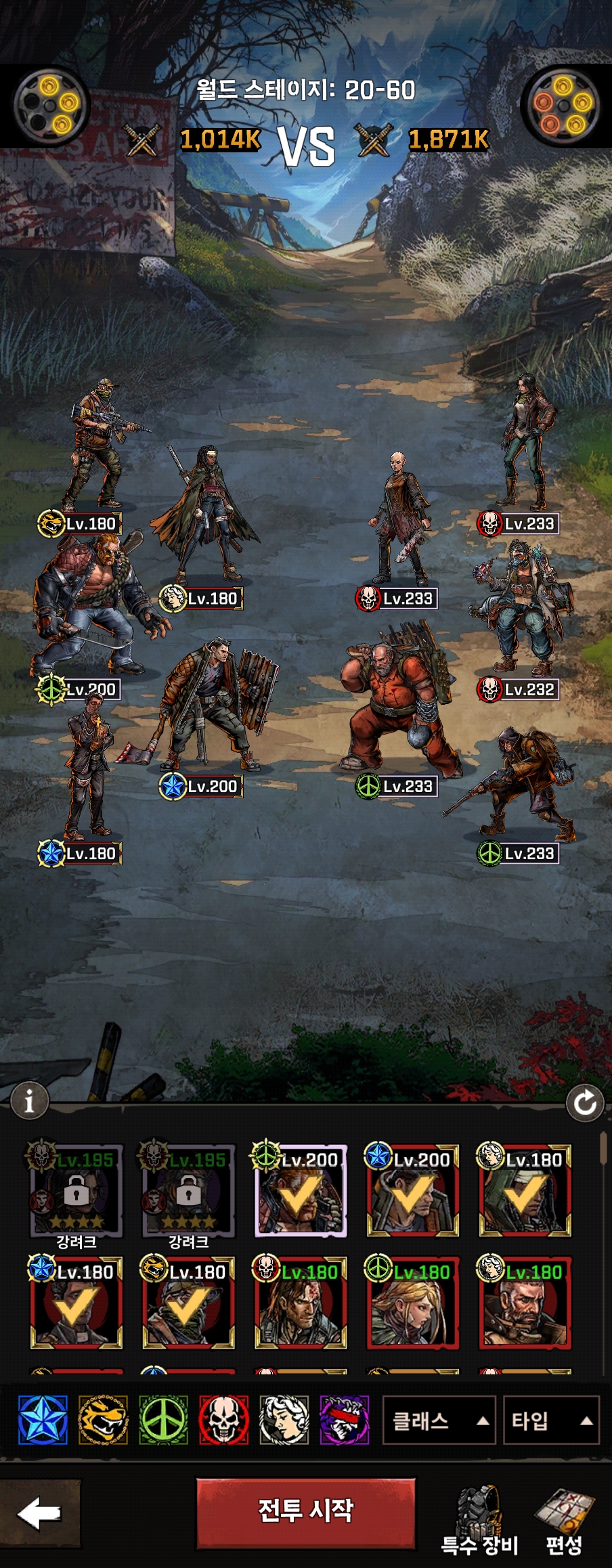Filter heroes by green peace-sign faction

click(x=164, y=1420)
